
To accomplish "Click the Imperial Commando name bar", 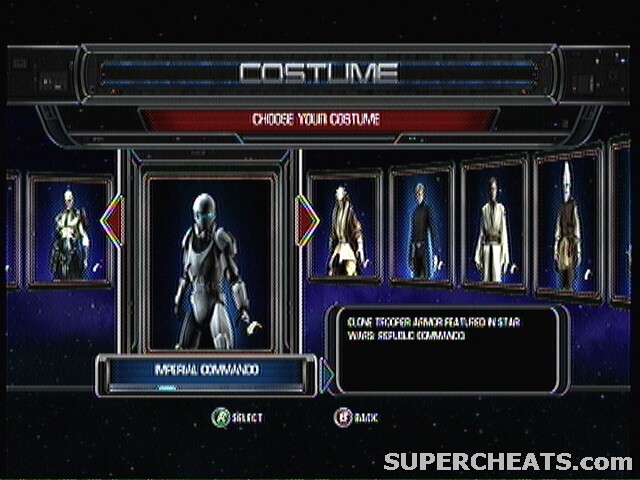I will tap(207, 371).
